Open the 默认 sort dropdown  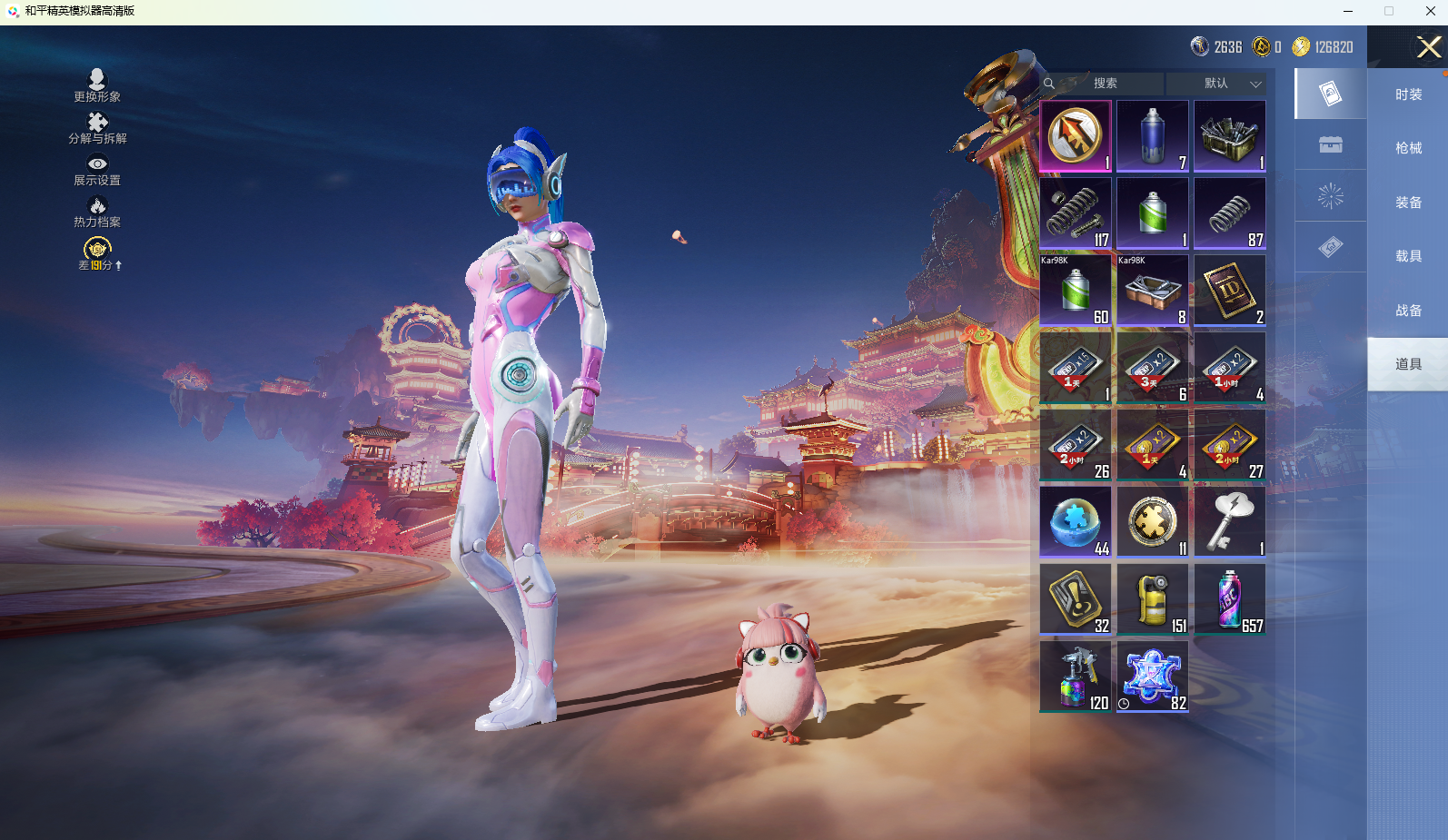(x=1217, y=84)
